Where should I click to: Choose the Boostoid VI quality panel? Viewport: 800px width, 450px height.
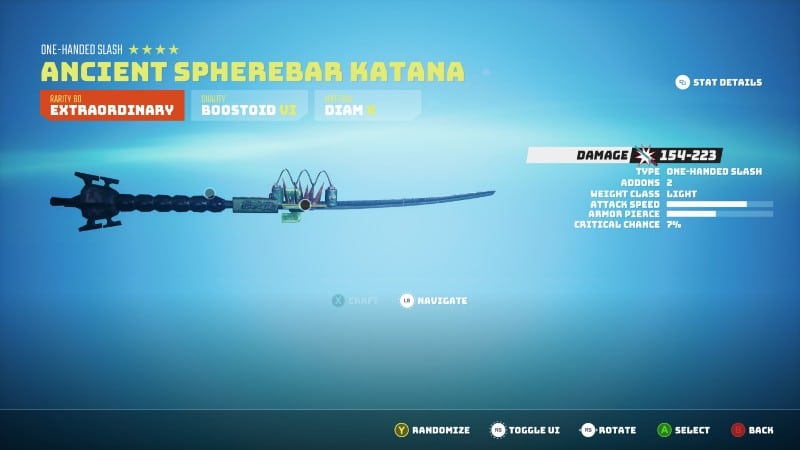249,105
